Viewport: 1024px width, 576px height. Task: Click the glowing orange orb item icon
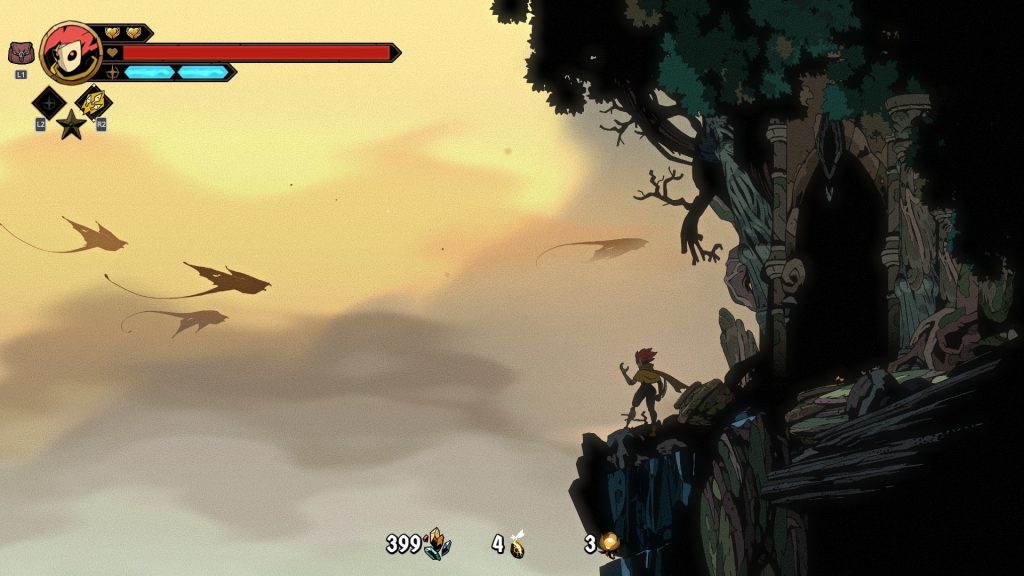[608, 544]
